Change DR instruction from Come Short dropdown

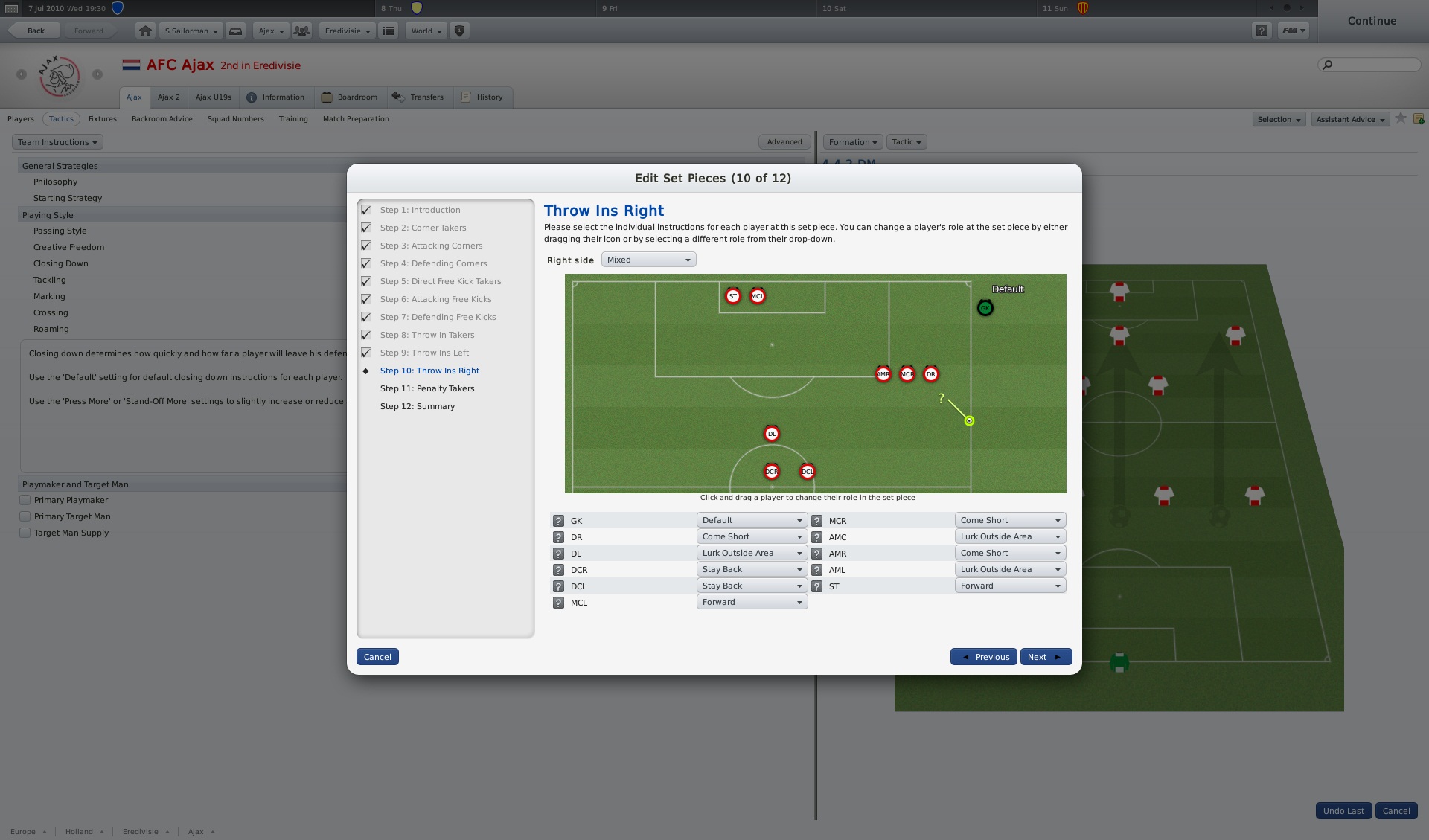point(751,536)
